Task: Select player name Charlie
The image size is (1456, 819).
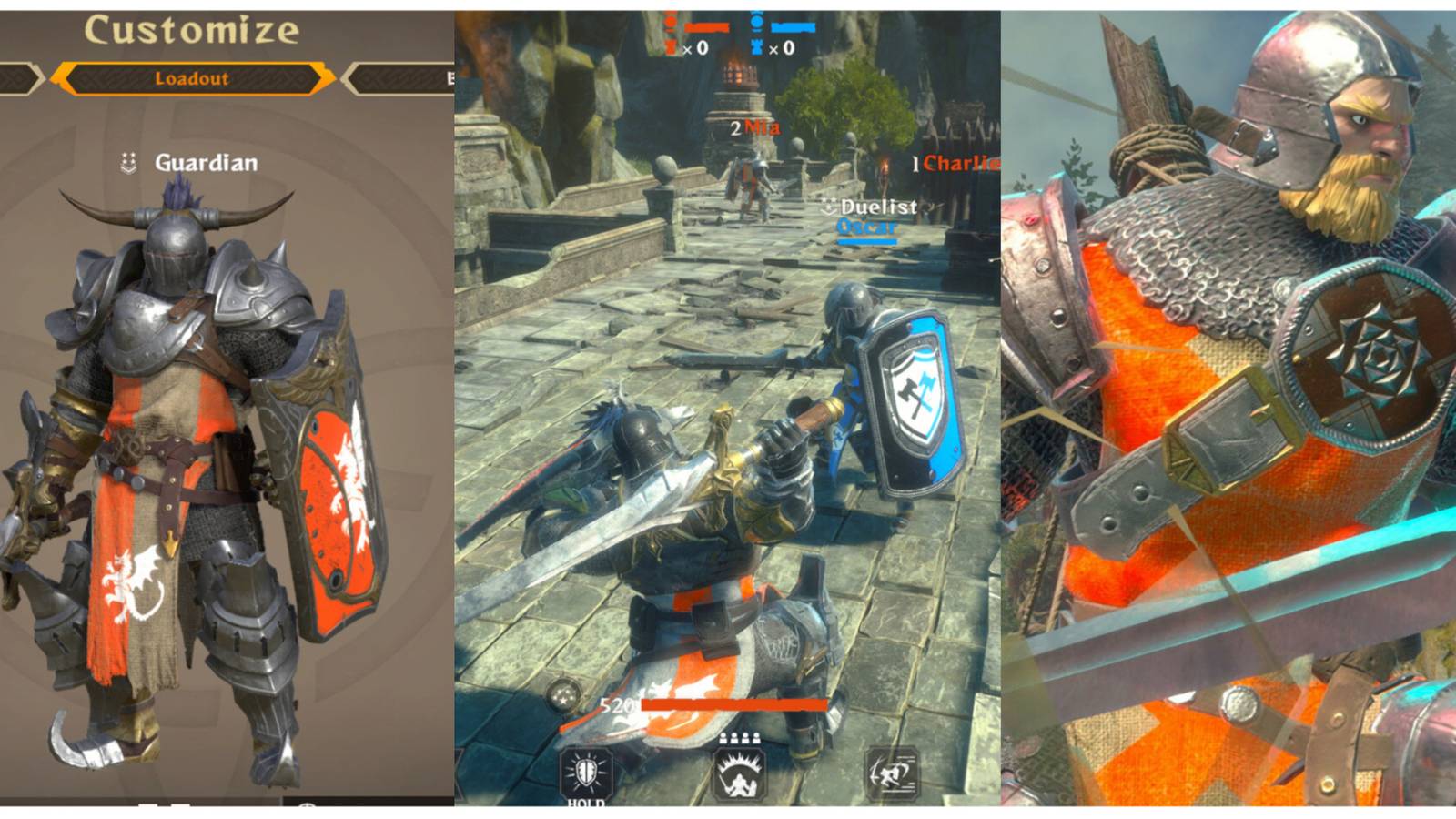Action: [955, 166]
